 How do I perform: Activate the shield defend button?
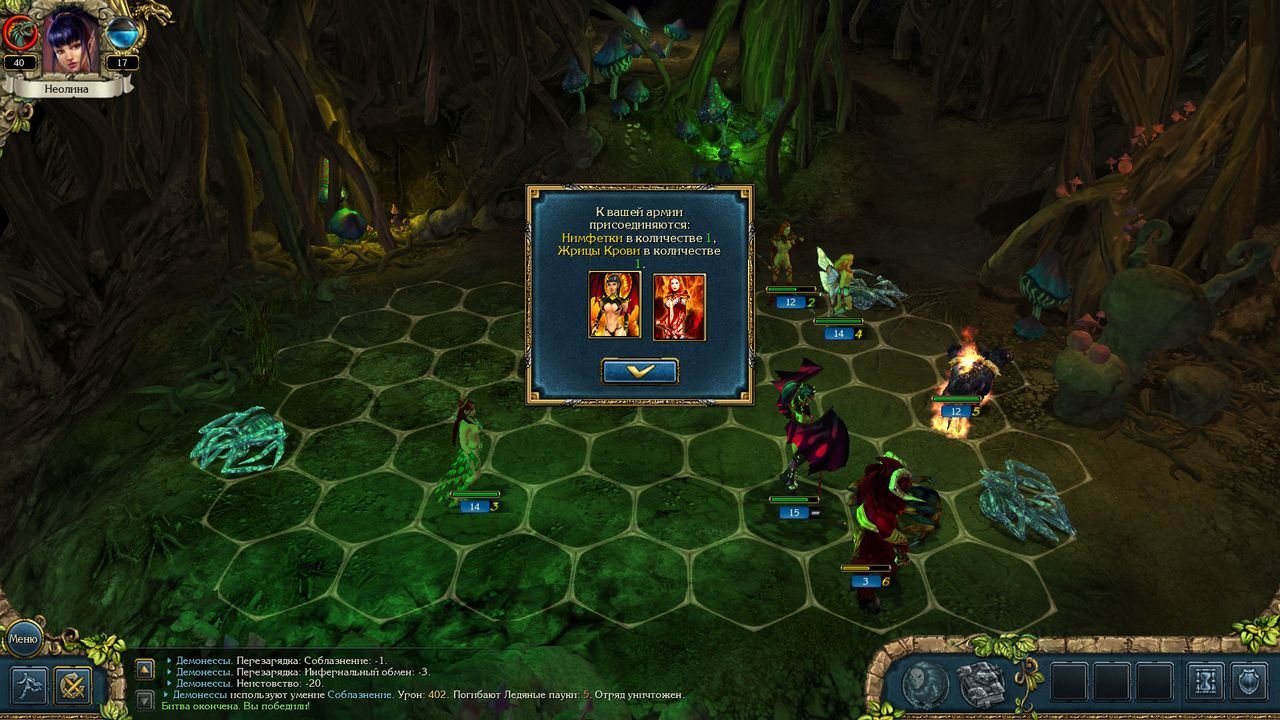1249,682
